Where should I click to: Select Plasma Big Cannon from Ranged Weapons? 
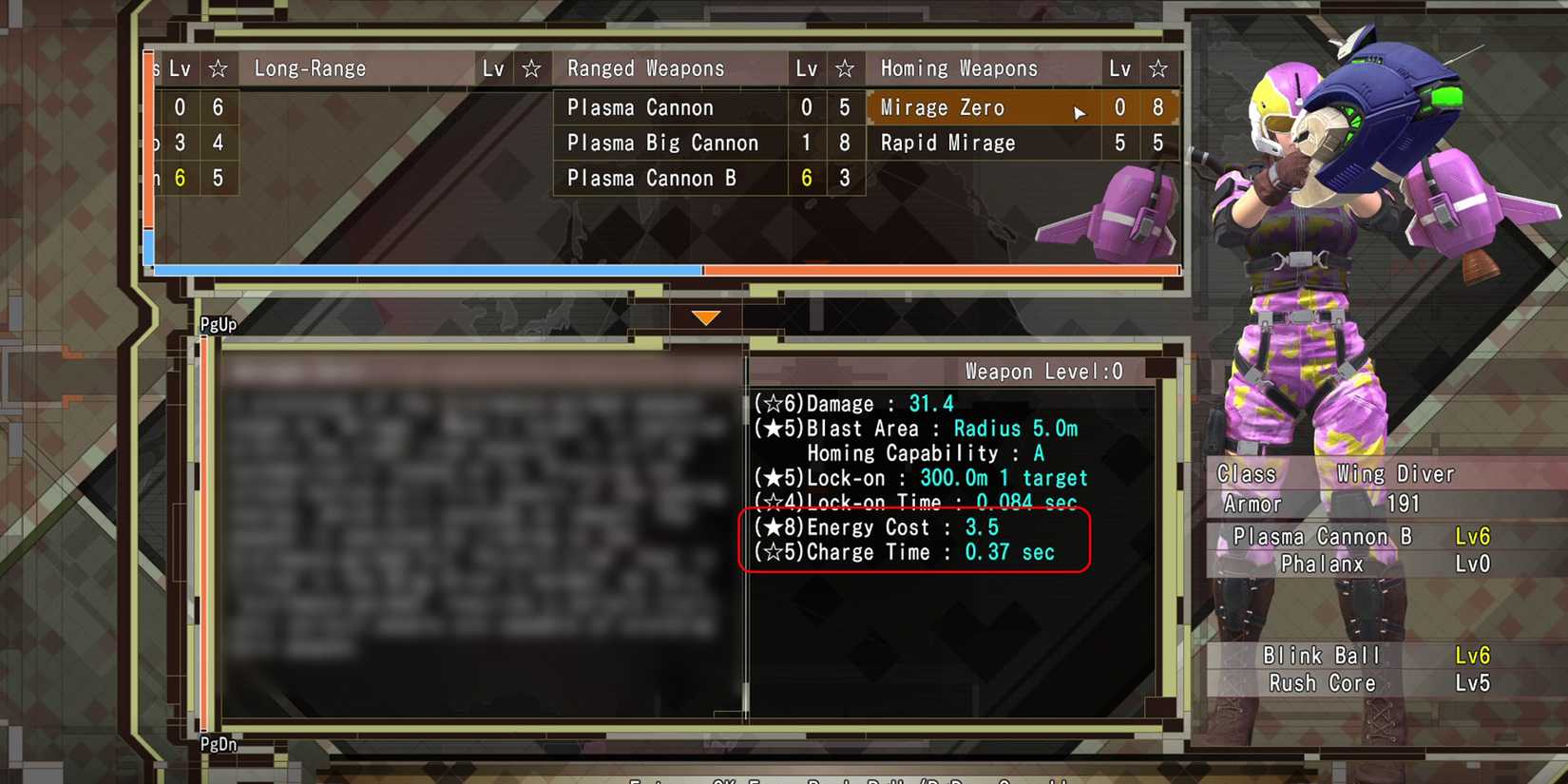pyautogui.click(x=663, y=143)
